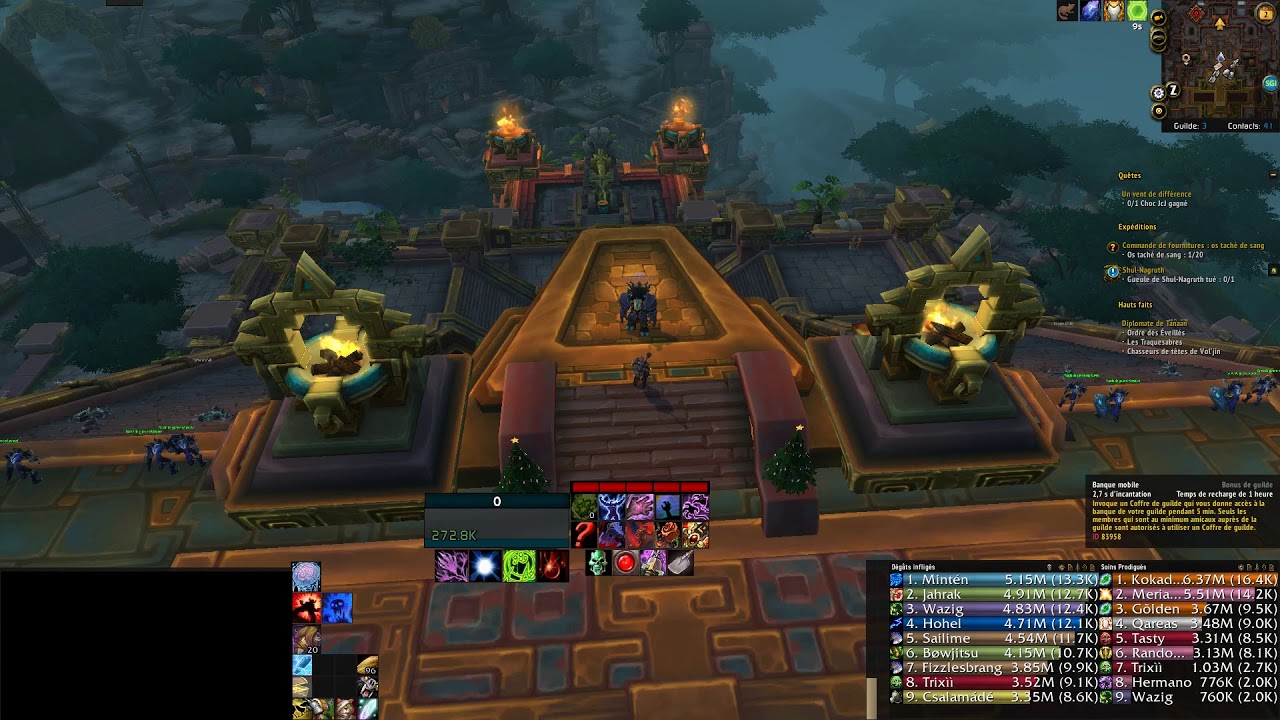Open the calendar button on the minimap

(1266, 13)
